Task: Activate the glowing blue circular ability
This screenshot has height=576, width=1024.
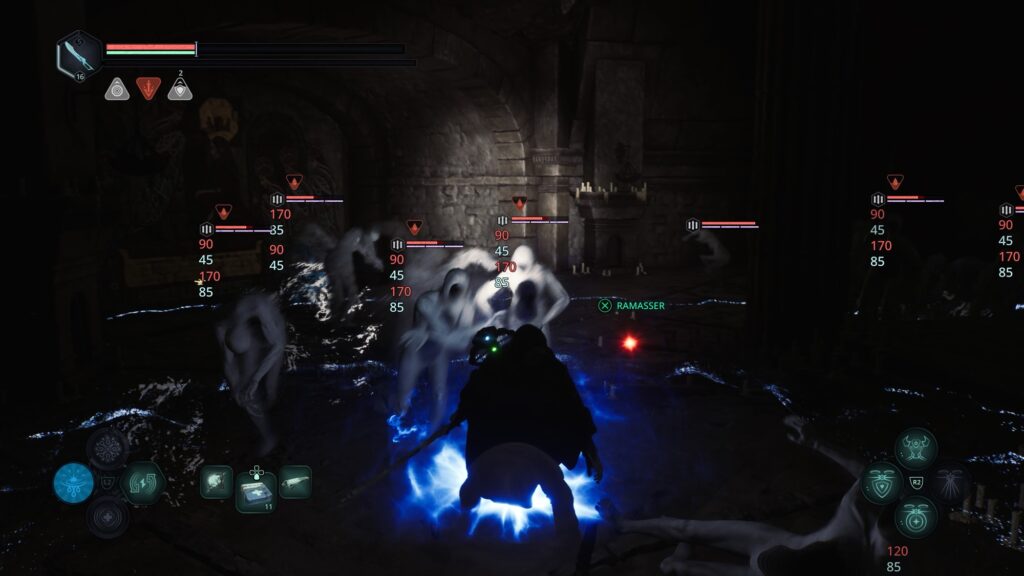Action: pyautogui.click(x=74, y=483)
